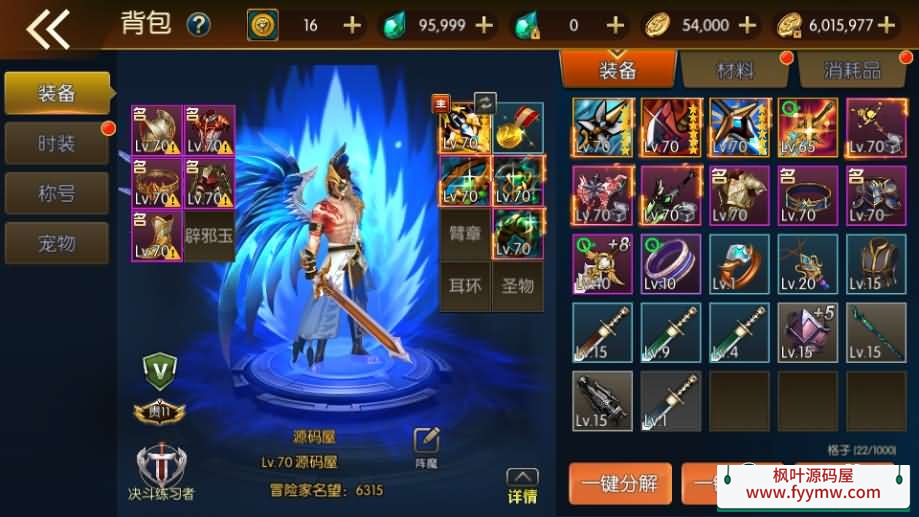Open the 称号 side tab
Image resolution: width=919 pixels, height=517 pixels.
pyautogui.click(x=56, y=193)
